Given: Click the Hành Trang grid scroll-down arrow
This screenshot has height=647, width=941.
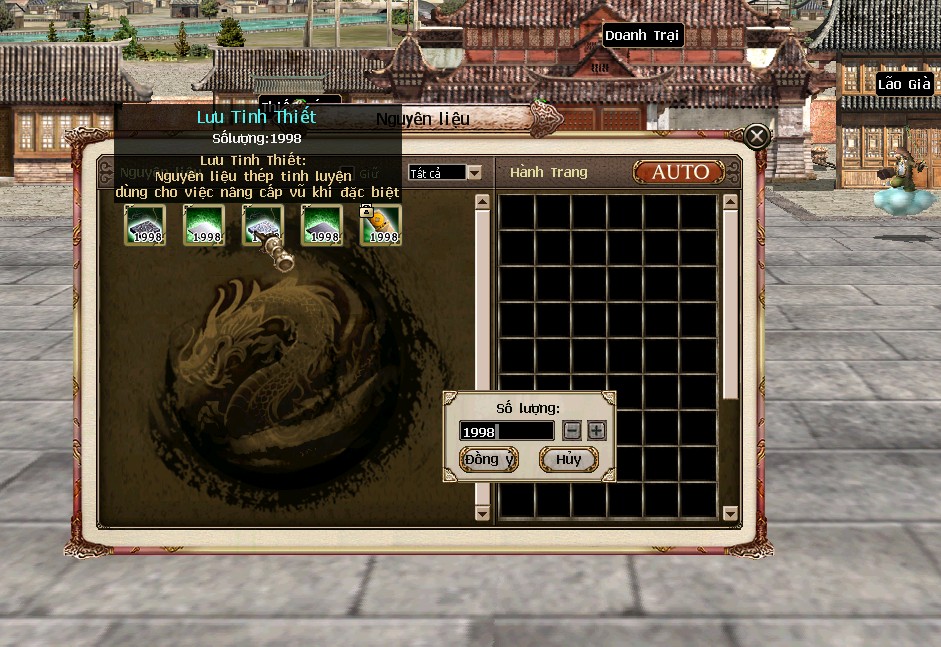Looking at the screenshot, I should (x=730, y=514).
